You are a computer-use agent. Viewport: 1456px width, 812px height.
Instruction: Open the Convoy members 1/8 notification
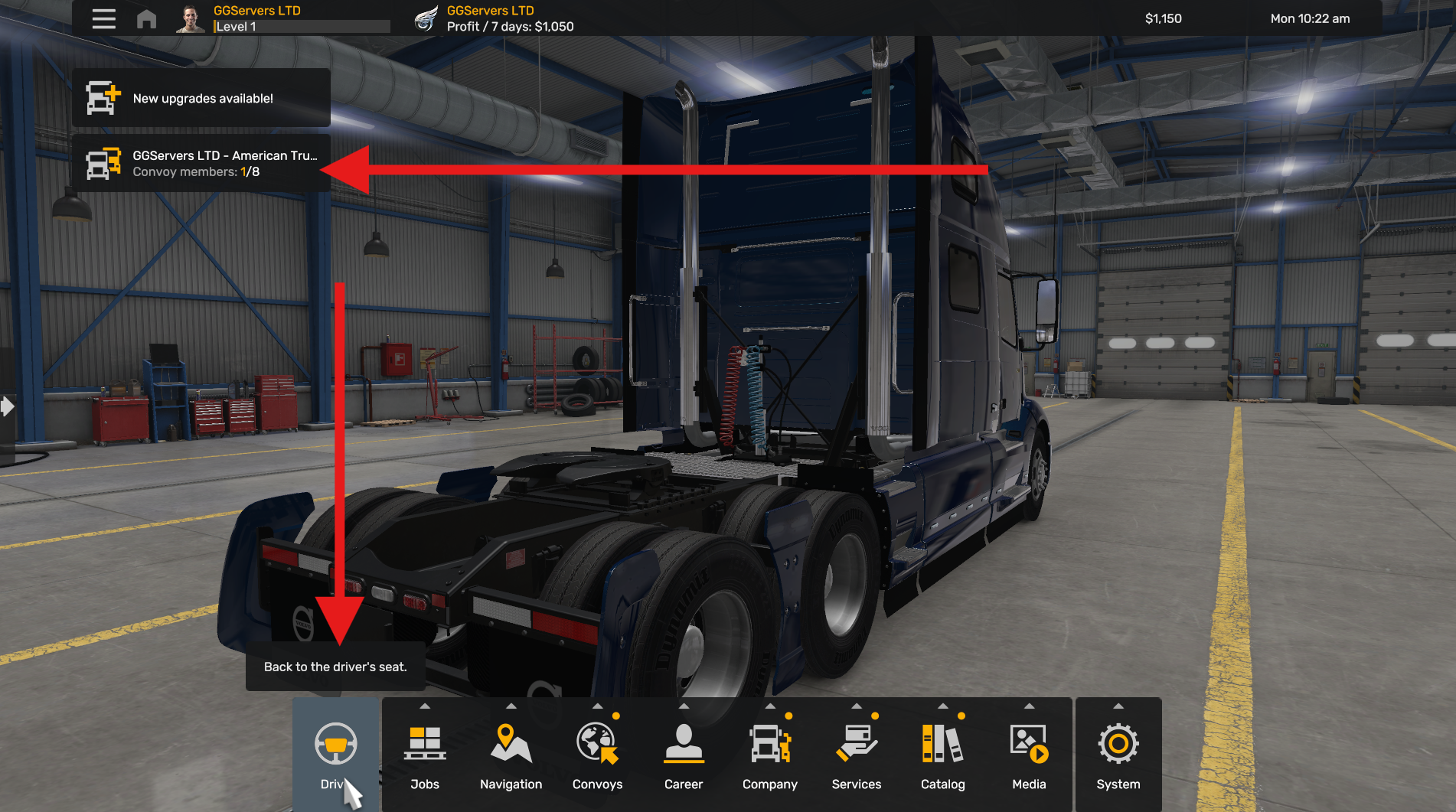point(201,163)
